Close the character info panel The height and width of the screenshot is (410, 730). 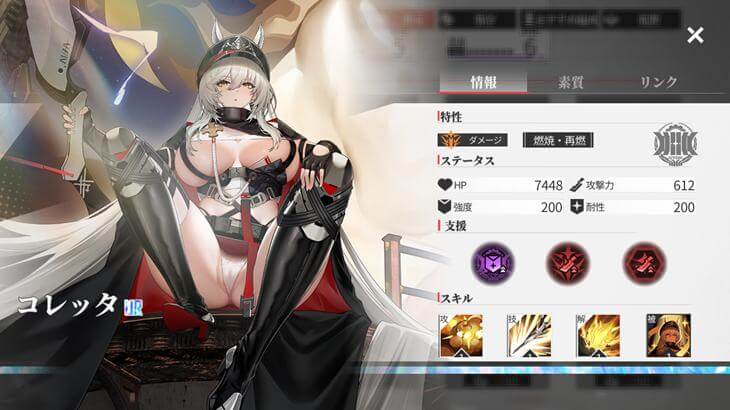(x=695, y=36)
